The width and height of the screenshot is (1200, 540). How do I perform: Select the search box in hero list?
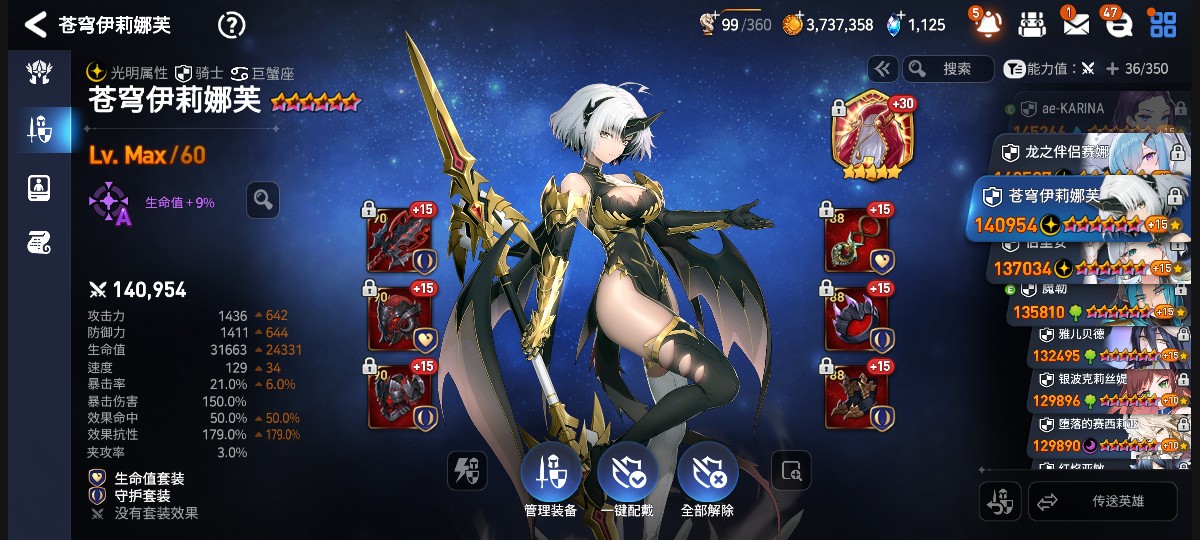click(x=948, y=69)
